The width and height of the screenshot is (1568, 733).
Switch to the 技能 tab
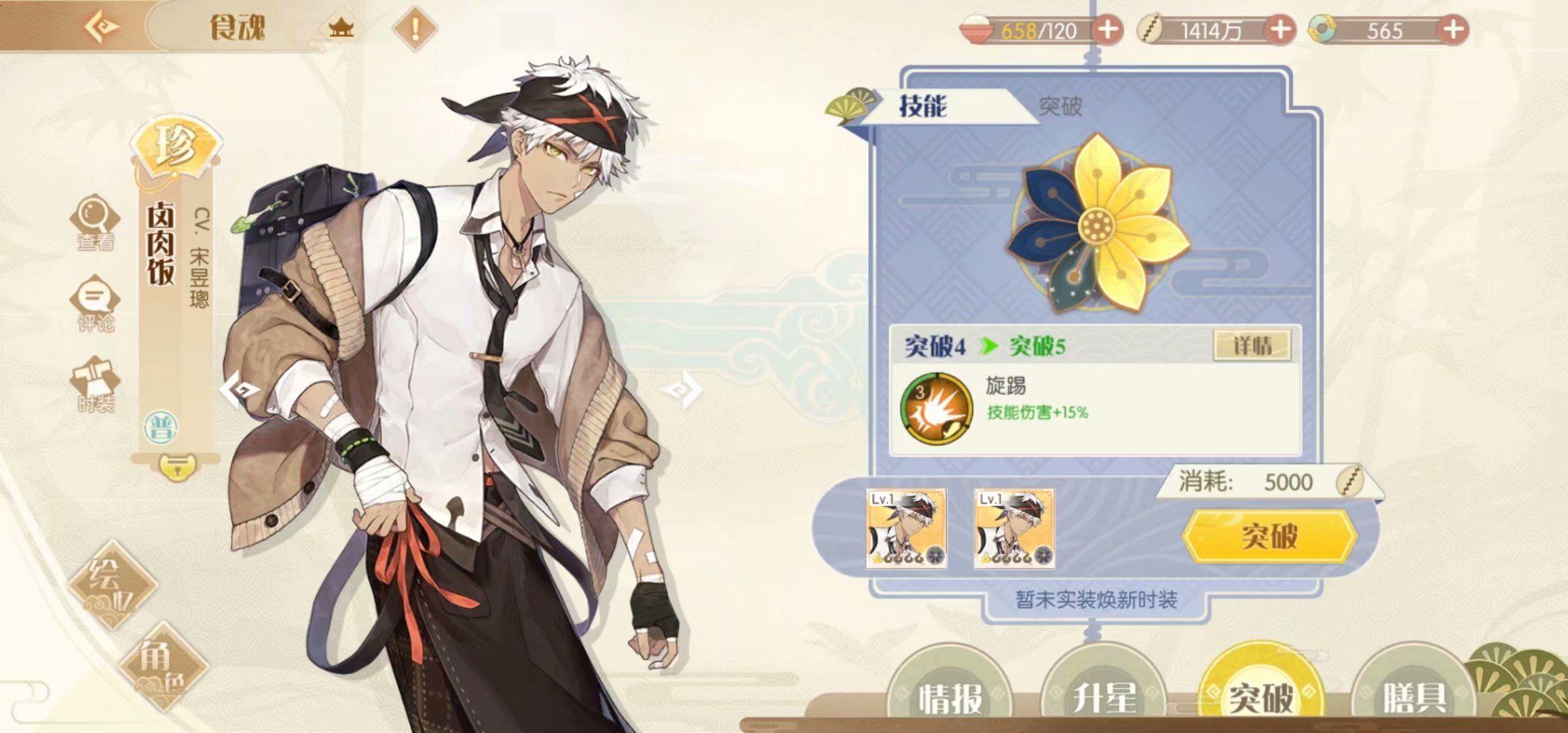point(923,107)
